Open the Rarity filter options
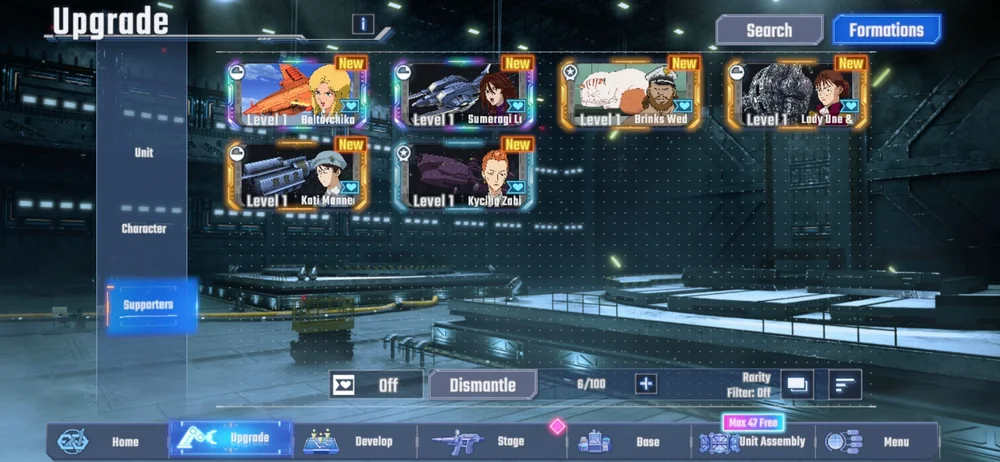Viewport: 1000px width, 462px height. (x=797, y=383)
